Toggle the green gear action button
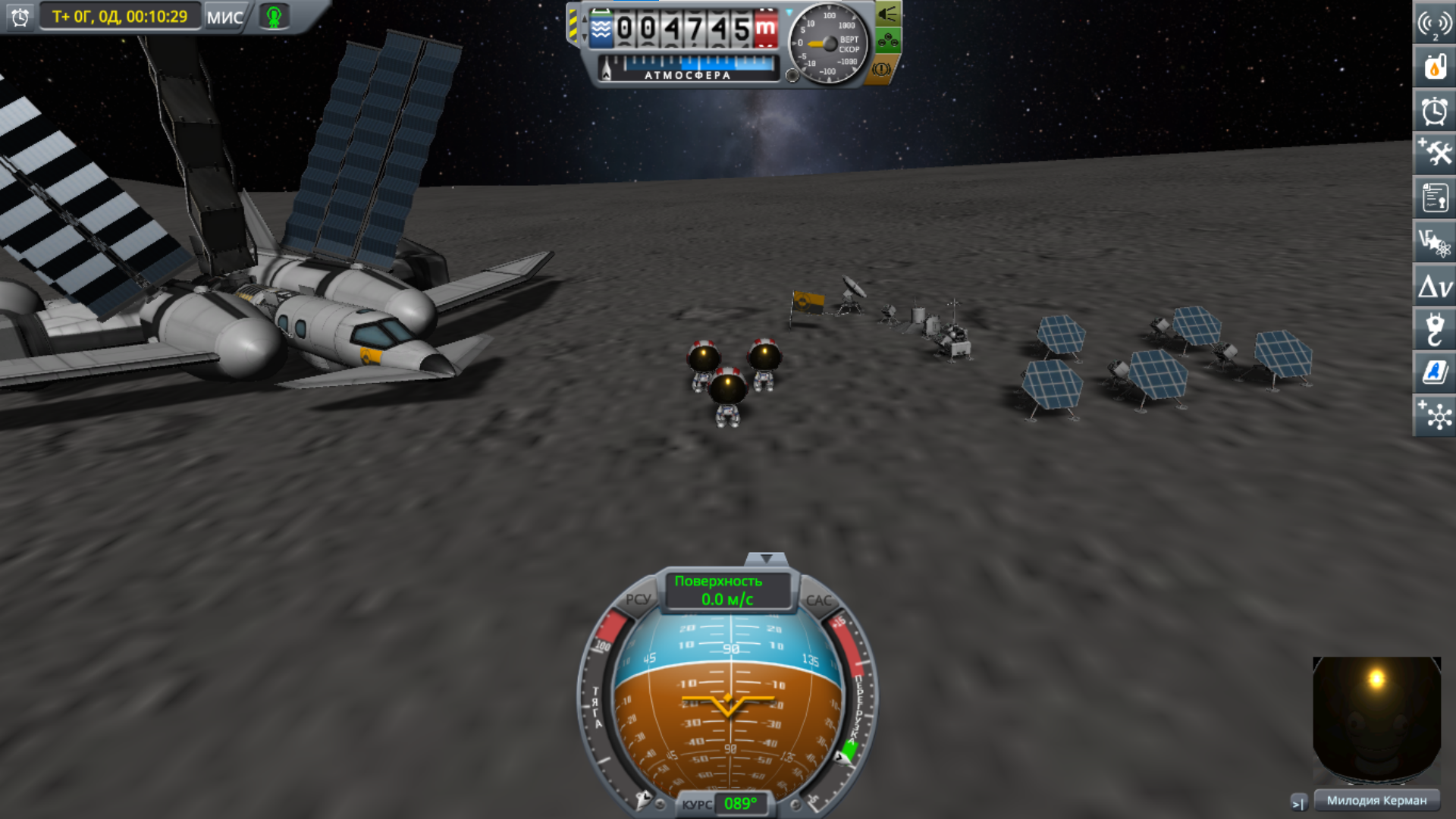The height and width of the screenshot is (819, 1456). [x=887, y=40]
